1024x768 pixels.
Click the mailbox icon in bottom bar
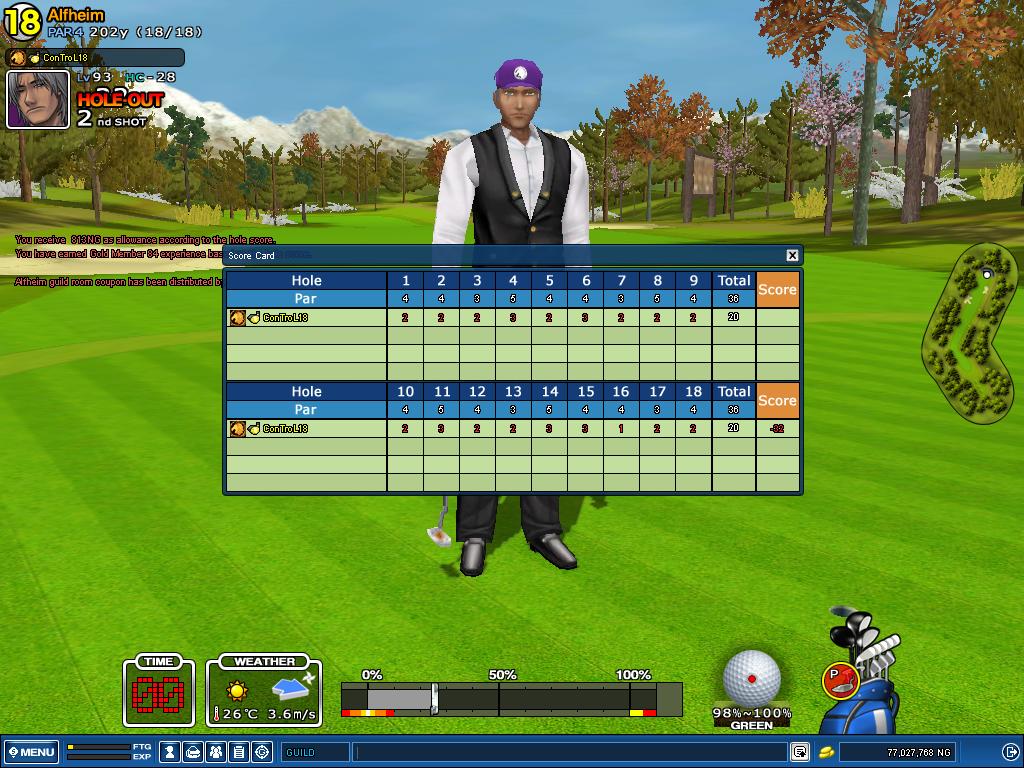tap(194, 752)
